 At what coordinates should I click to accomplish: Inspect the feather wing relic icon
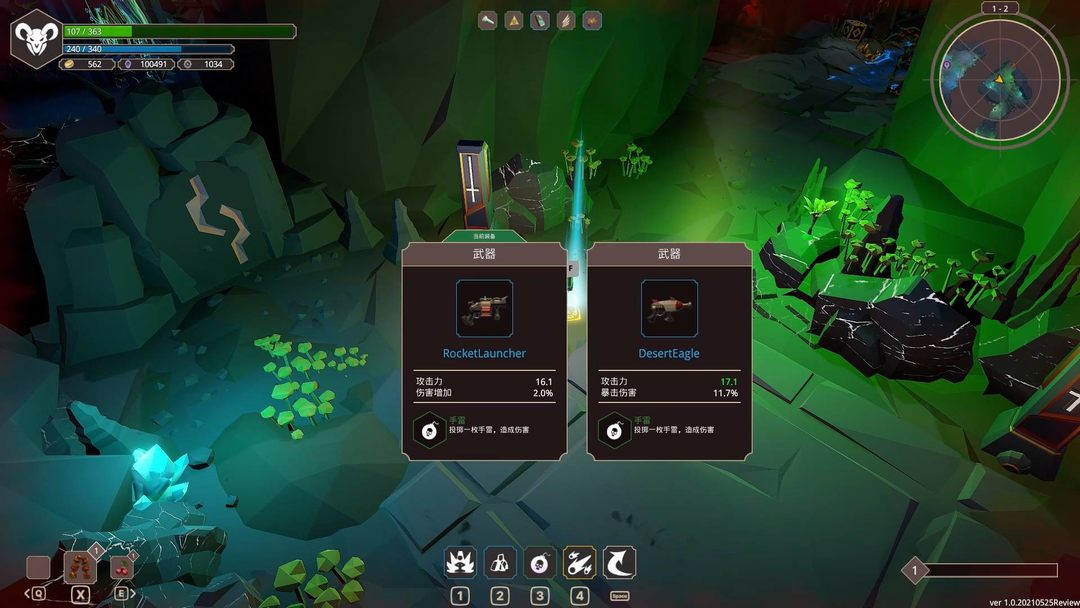[x=566, y=20]
